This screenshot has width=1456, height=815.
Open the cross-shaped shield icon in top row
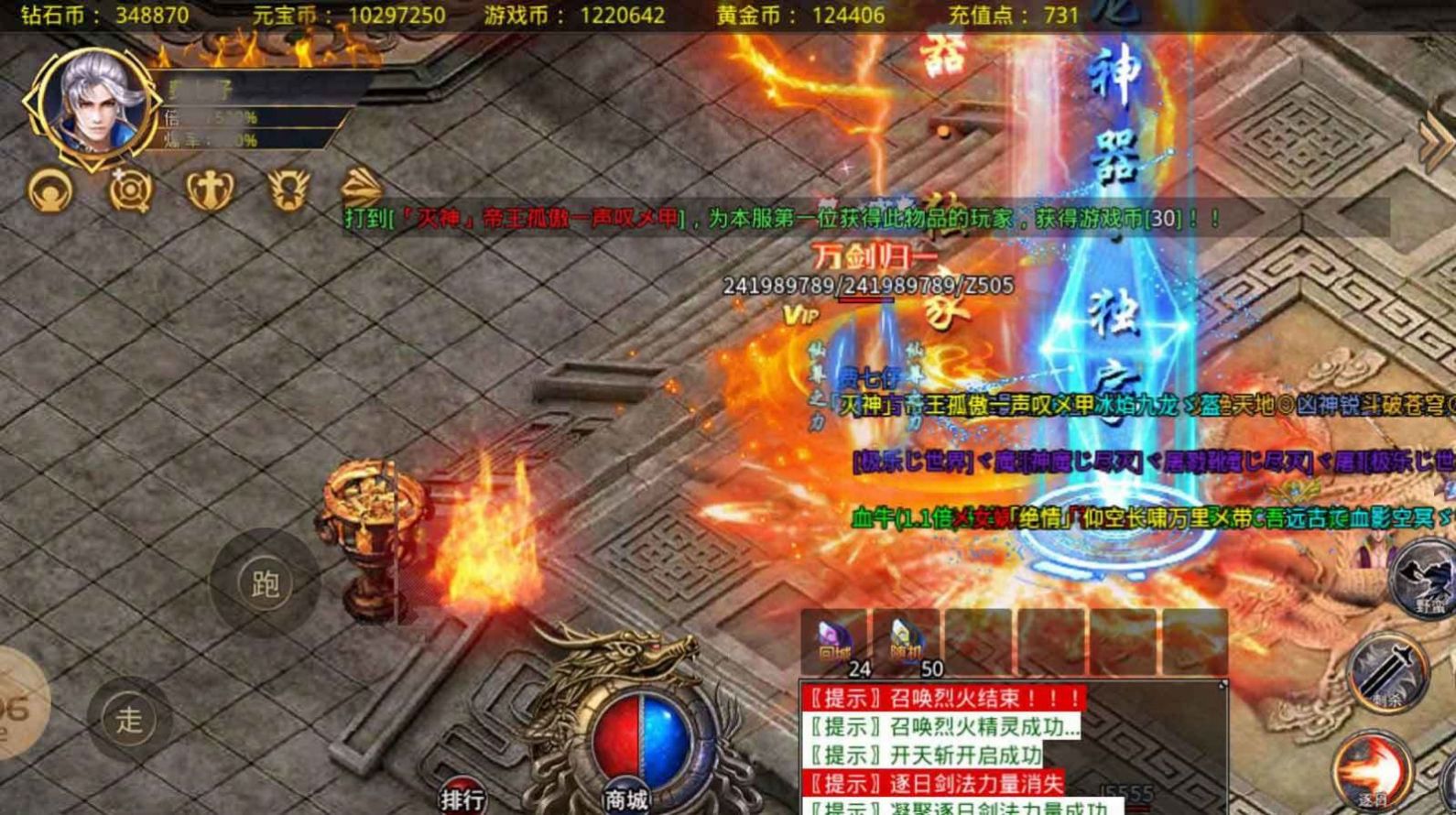tap(208, 190)
